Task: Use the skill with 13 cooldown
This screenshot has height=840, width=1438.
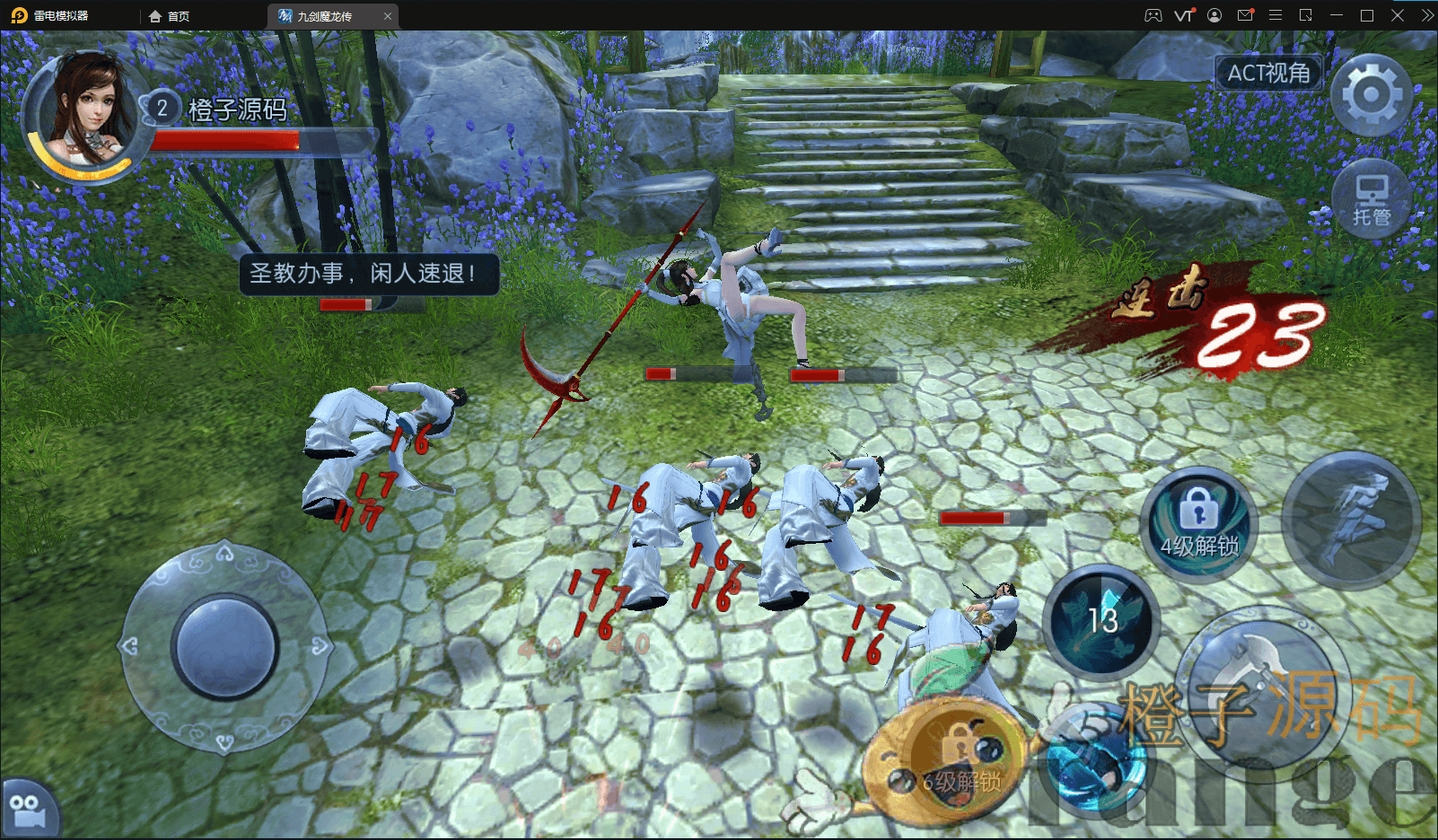Action: (1102, 621)
